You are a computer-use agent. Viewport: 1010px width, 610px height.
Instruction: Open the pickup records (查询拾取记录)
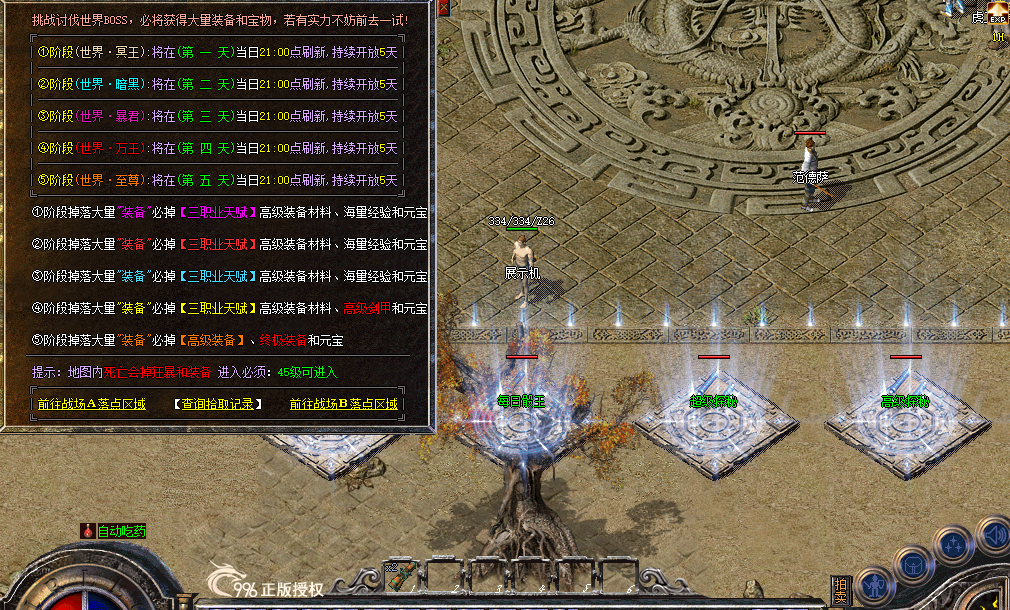pyautogui.click(x=217, y=404)
